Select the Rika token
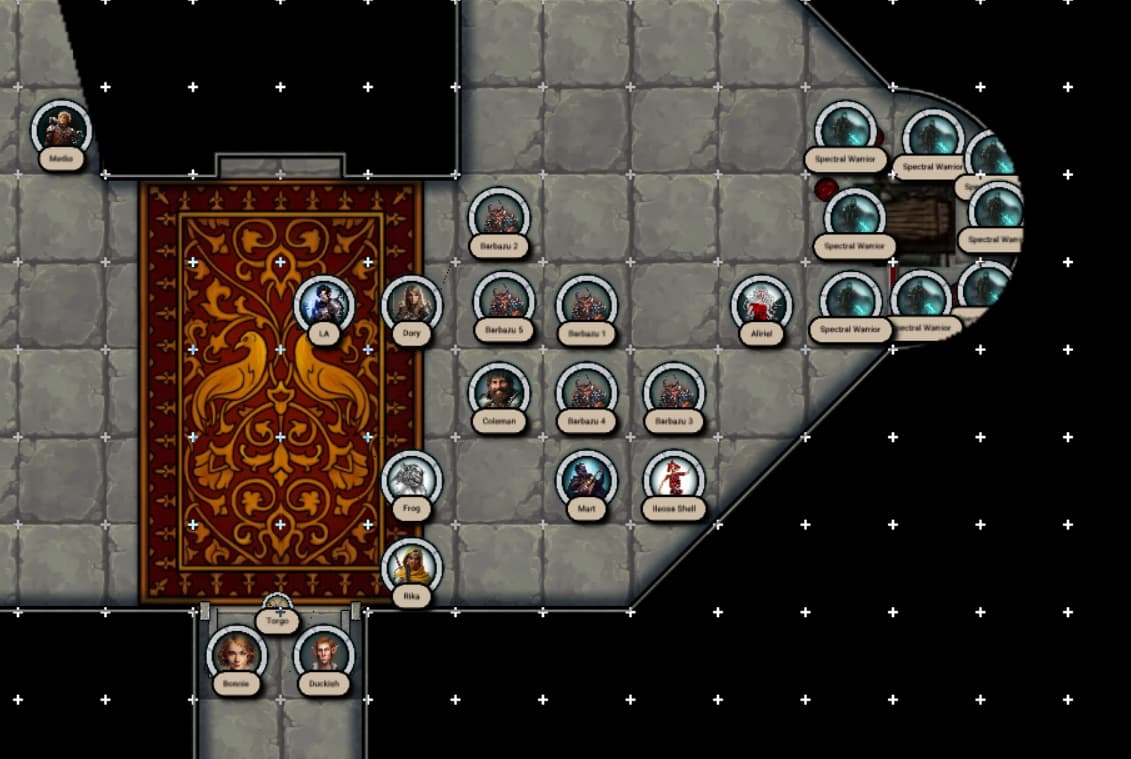 click(x=411, y=568)
